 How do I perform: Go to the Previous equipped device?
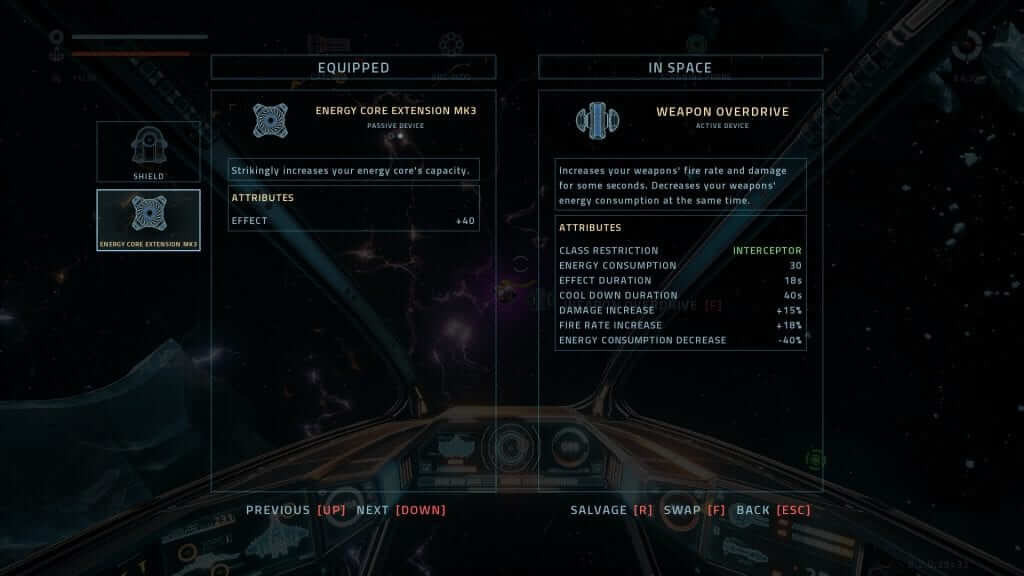(x=296, y=510)
